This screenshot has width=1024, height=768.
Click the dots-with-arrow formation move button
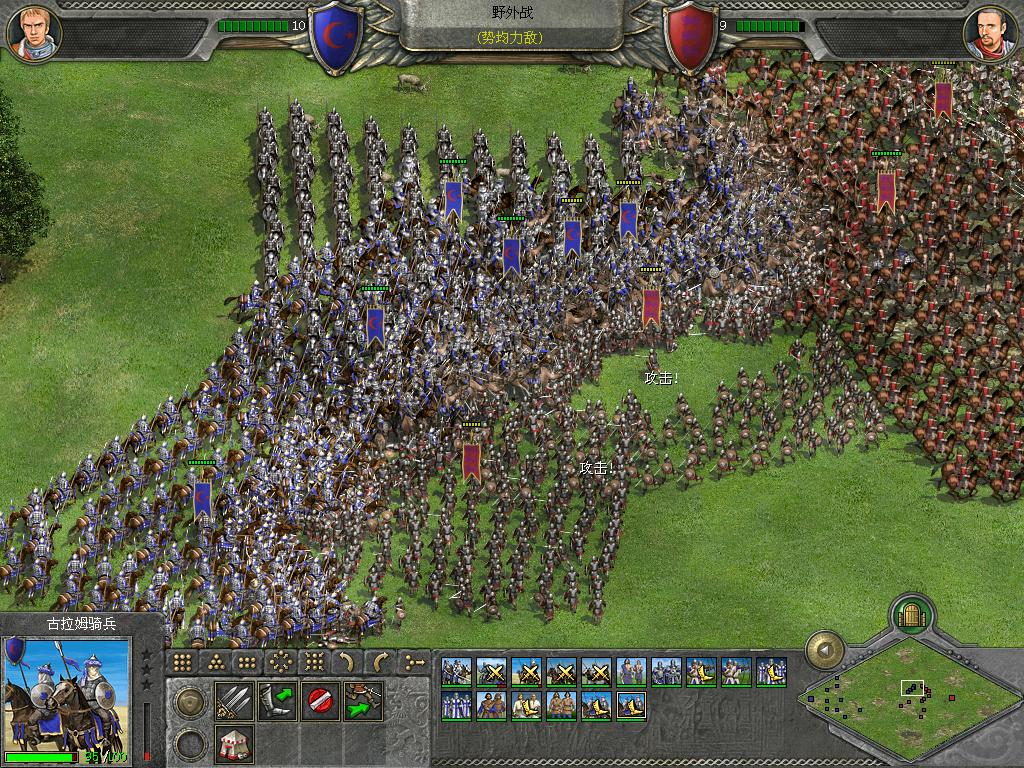pyautogui.click(x=413, y=662)
